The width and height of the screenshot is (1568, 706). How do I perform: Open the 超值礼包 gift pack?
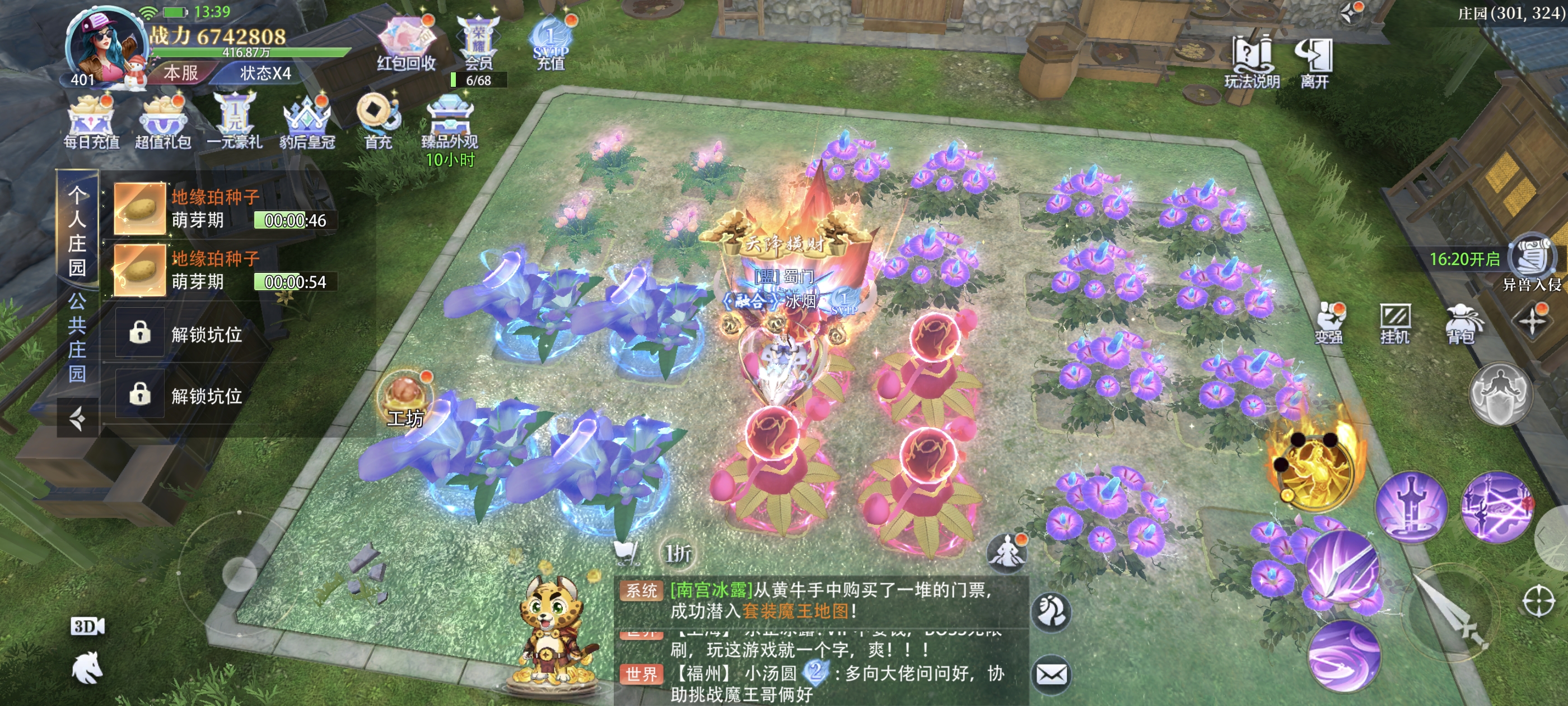pos(162,122)
